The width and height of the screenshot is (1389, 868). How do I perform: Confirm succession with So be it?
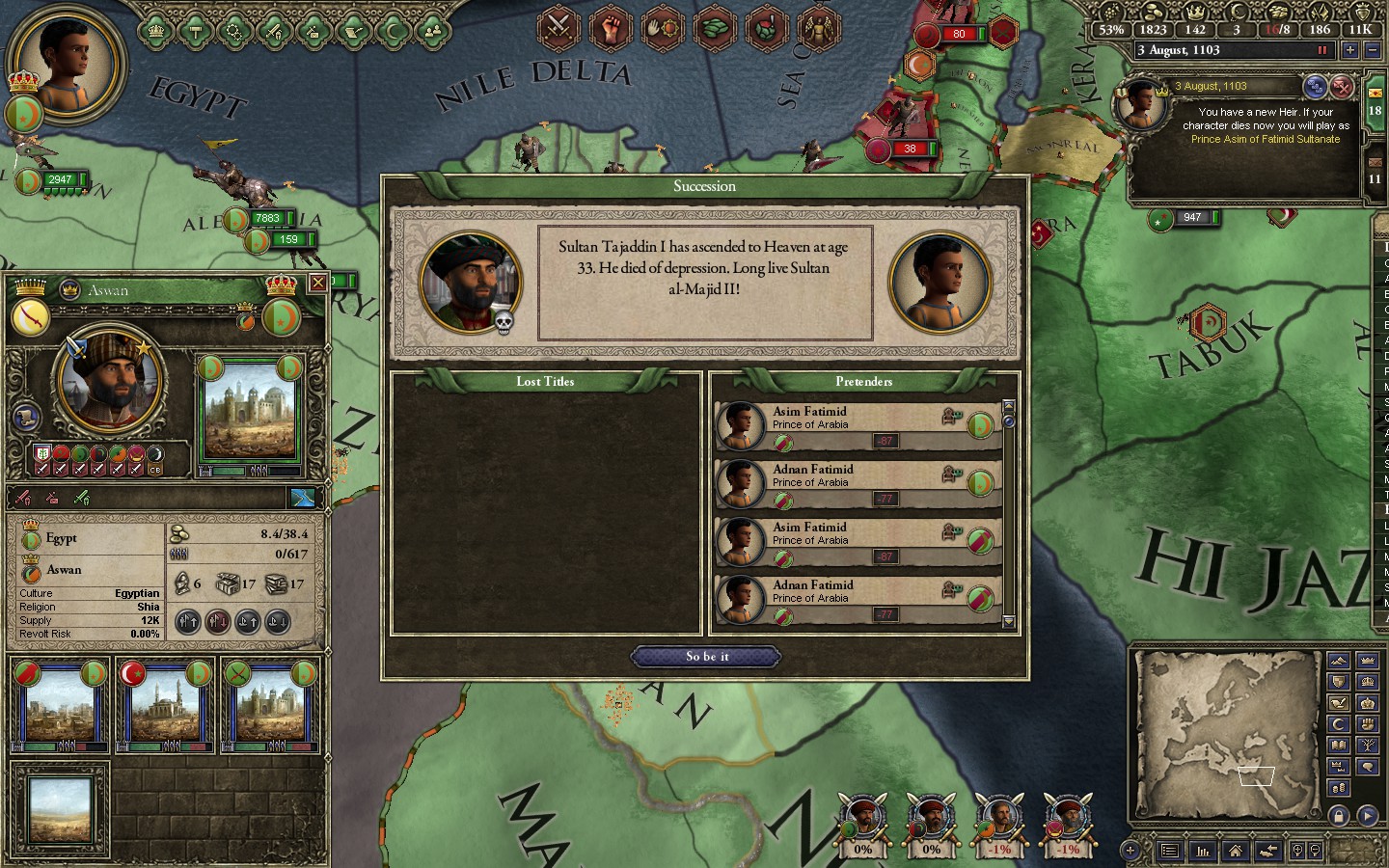pyautogui.click(x=705, y=657)
